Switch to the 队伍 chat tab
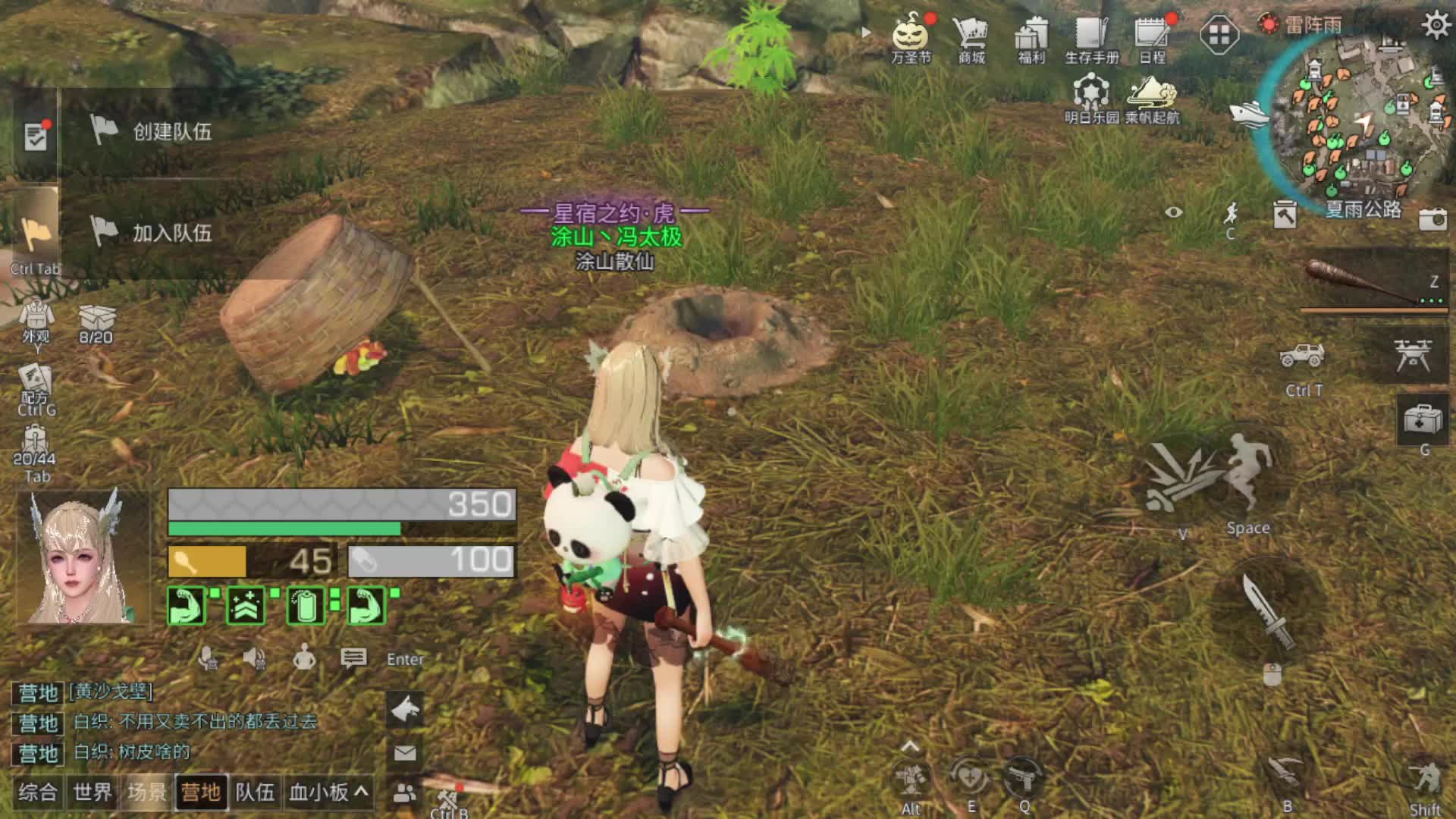The height and width of the screenshot is (819, 1456). click(x=255, y=792)
